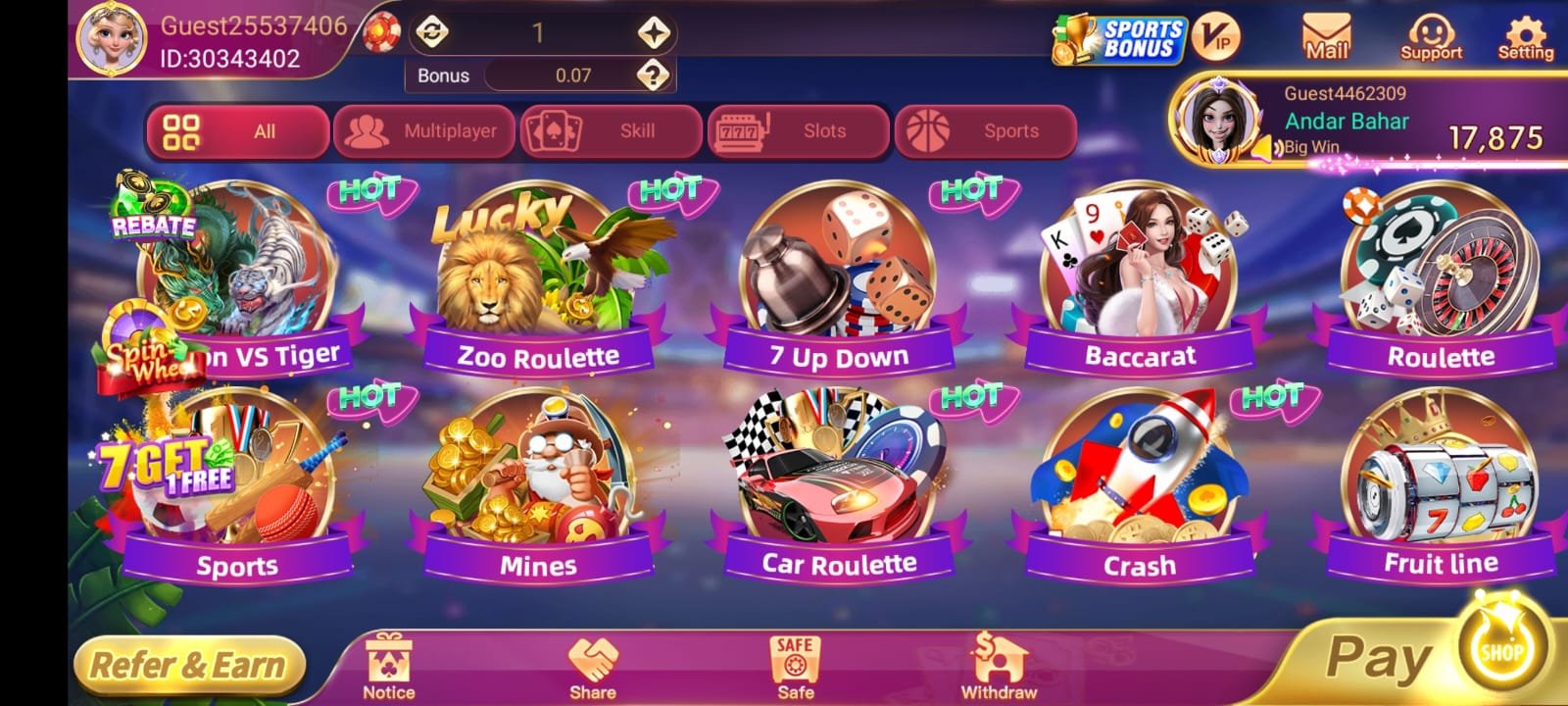Open the Setting gear menu

[x=1525, y=39]
